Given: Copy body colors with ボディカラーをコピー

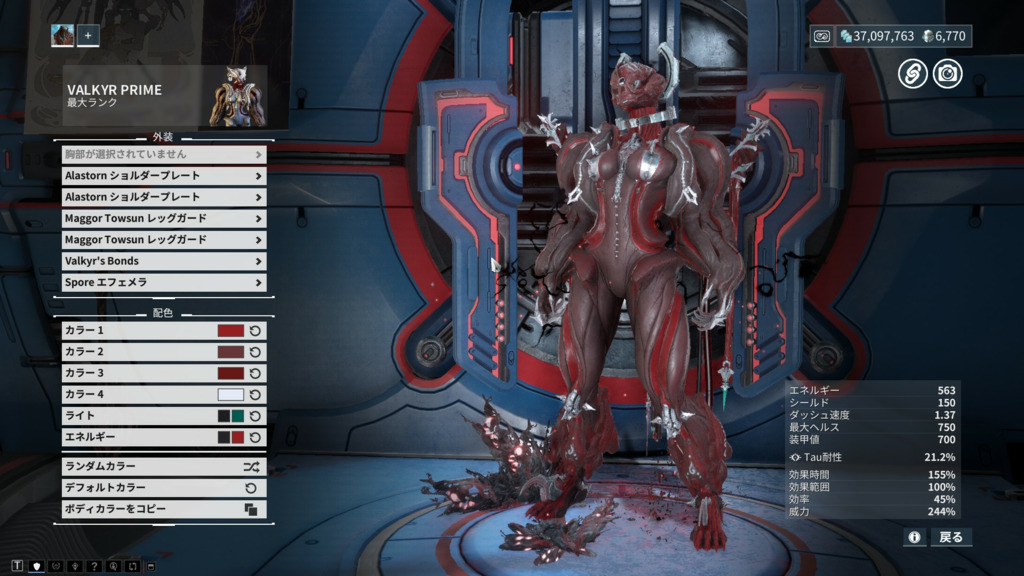Looking at the screenshot, I should pos(160,509).
